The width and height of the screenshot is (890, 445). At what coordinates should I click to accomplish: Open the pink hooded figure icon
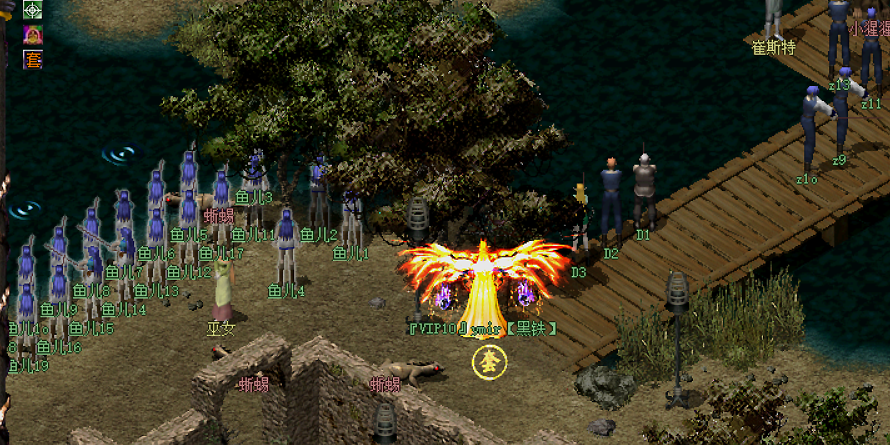pos(32,35)
